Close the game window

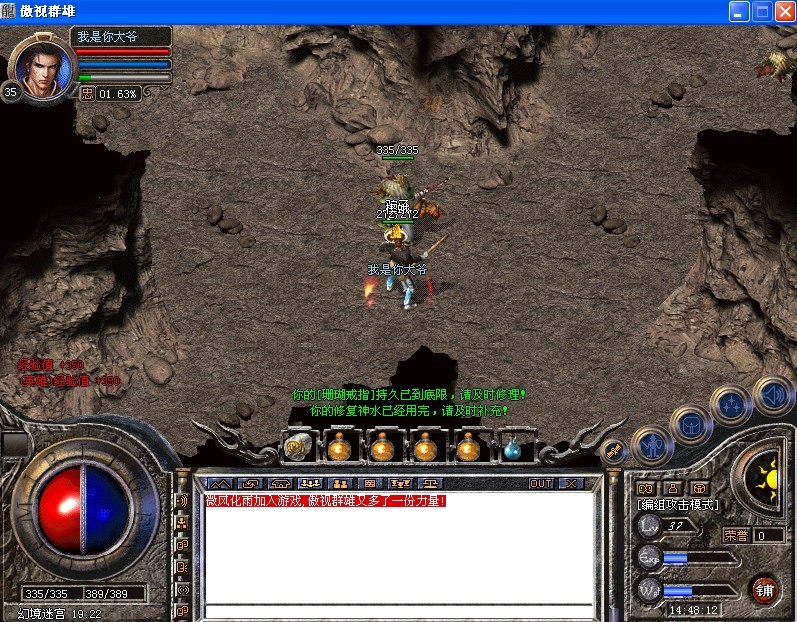(784, 11)
